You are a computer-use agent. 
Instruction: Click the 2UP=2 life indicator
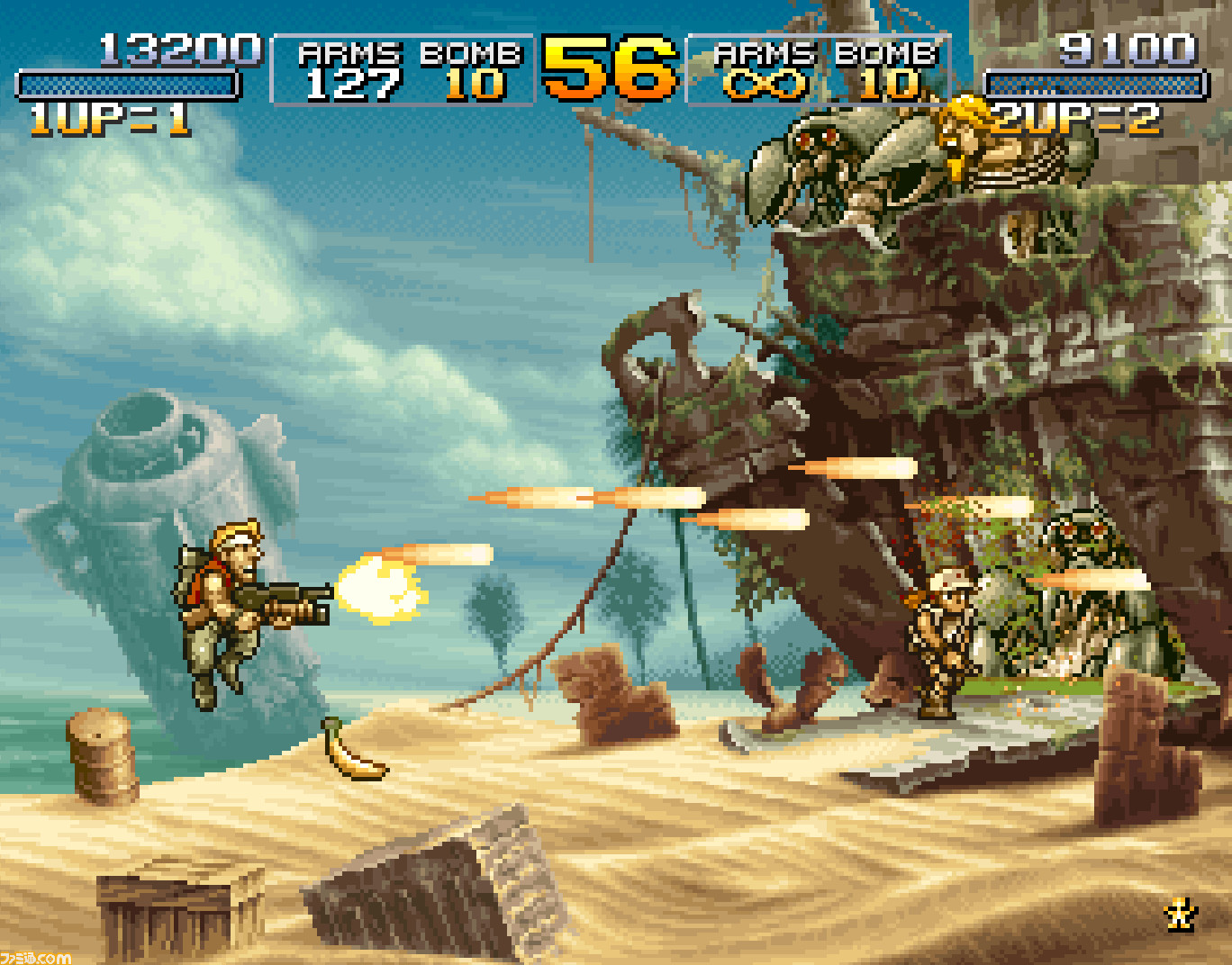1072,117
